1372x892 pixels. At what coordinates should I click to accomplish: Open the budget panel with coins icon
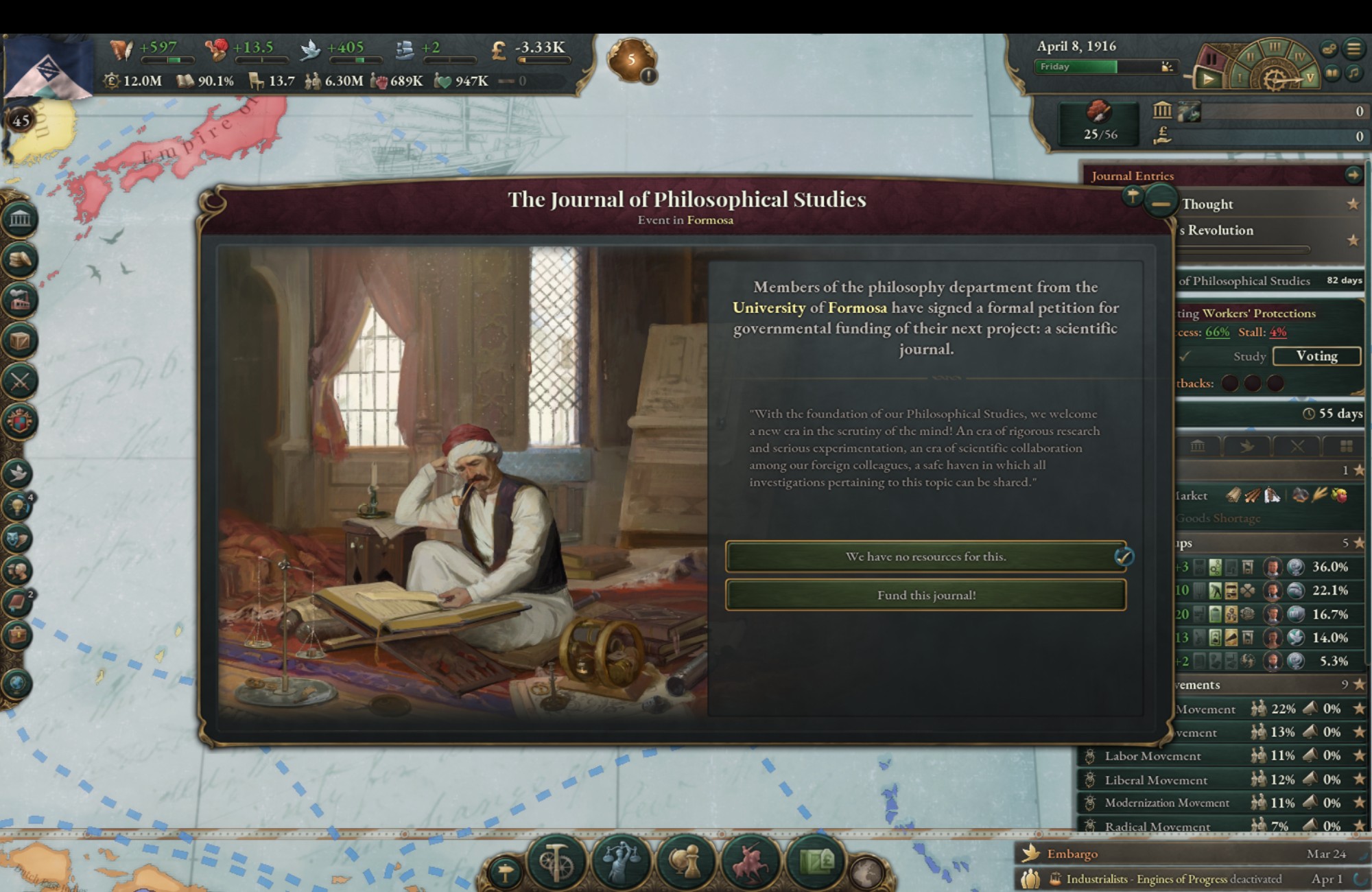[20, 259]
